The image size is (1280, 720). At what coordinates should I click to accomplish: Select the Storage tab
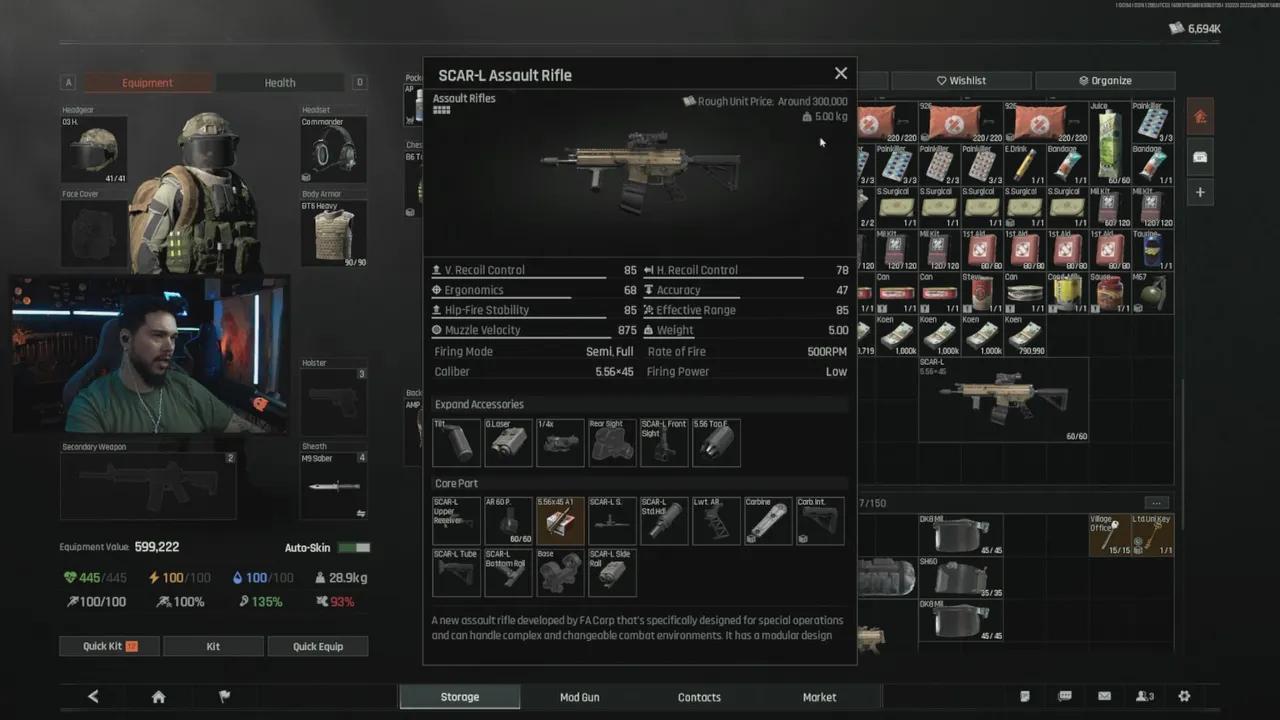[x=460, y=697]
